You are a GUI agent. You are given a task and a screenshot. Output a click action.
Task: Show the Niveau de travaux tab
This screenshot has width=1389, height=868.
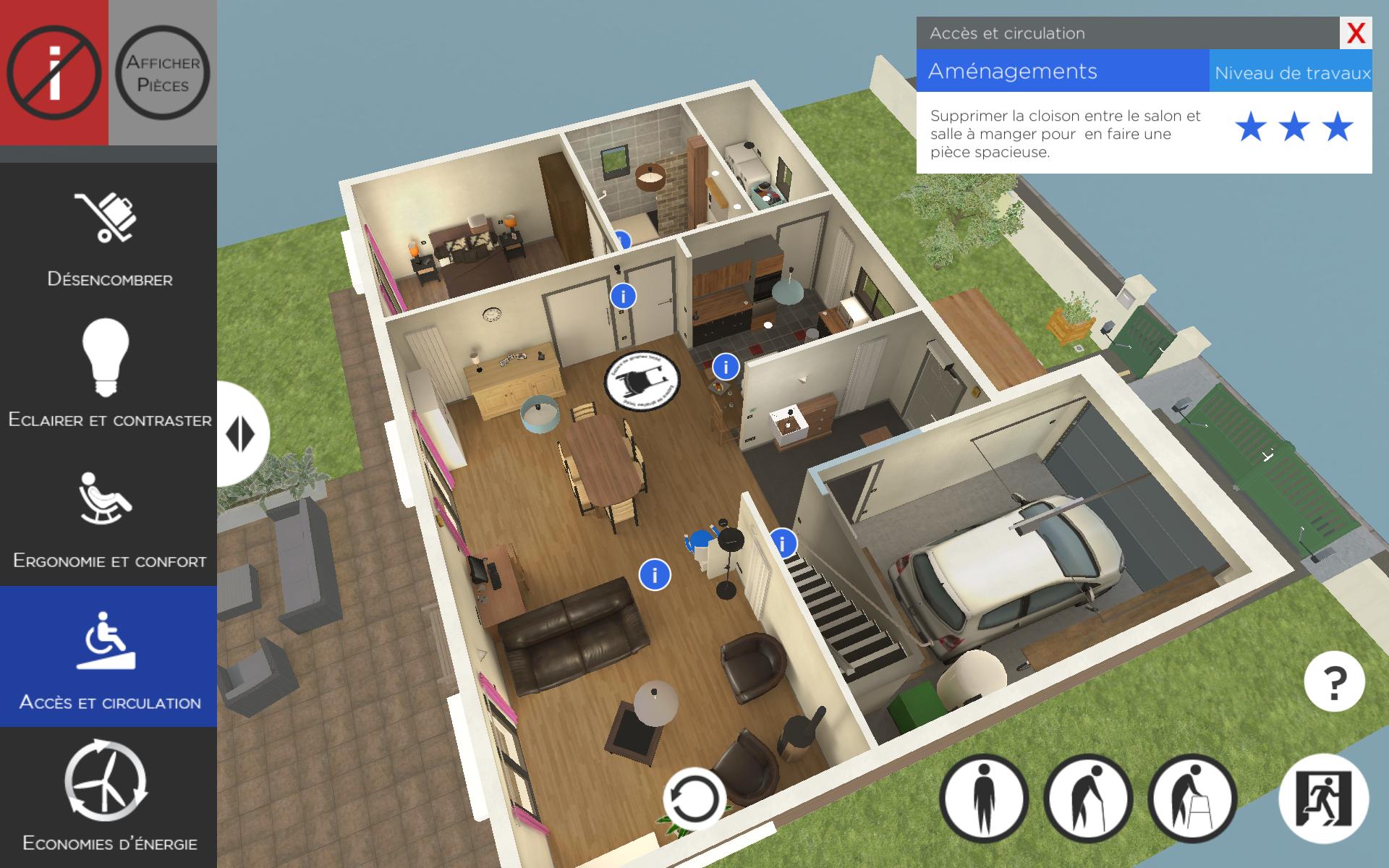point(1291,73)
